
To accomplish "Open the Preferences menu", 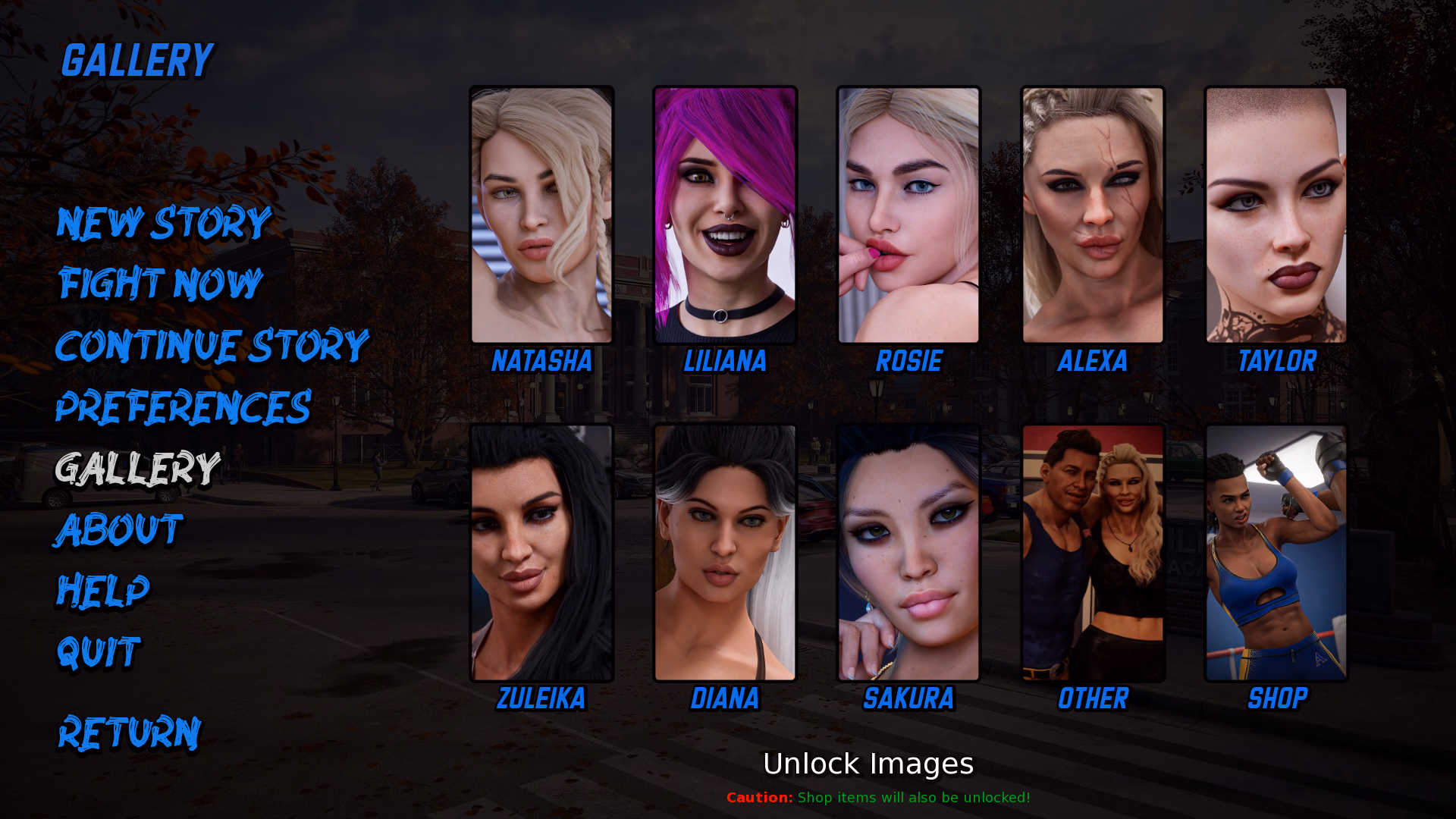I will [x=183, y=407].
